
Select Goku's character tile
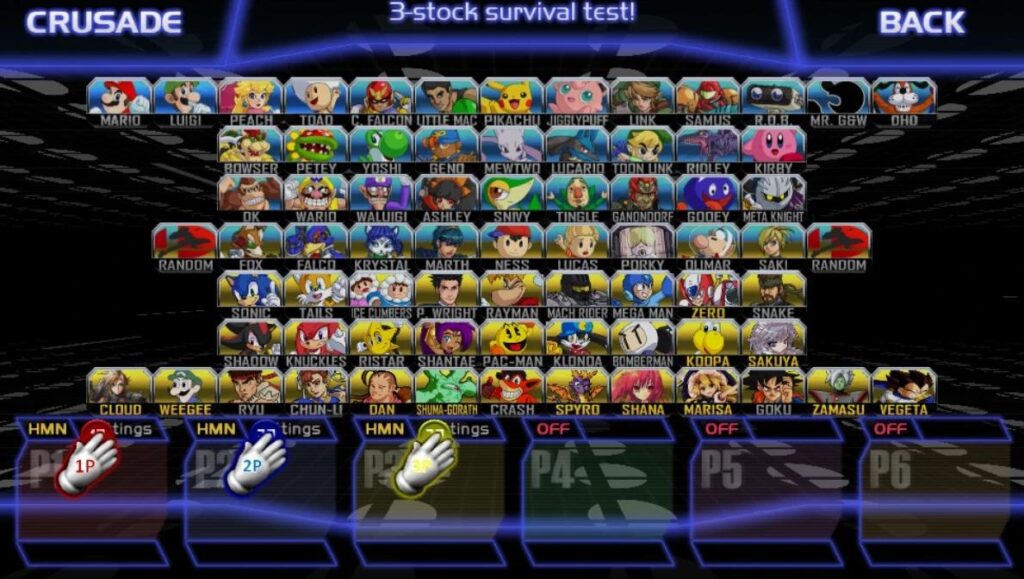click(x=774, y=388)
